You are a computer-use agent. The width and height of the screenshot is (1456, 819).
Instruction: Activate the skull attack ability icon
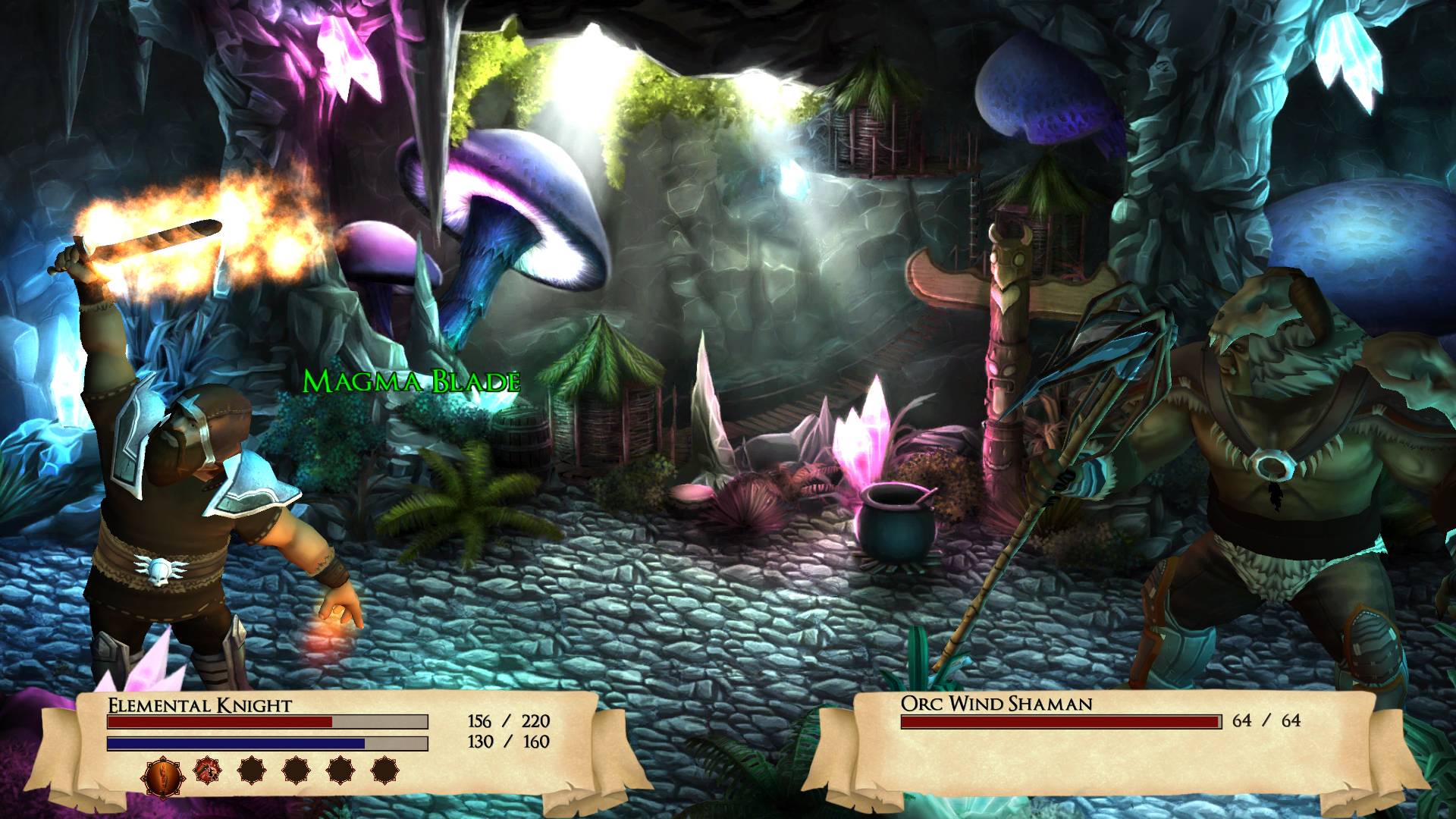point(206,772)
